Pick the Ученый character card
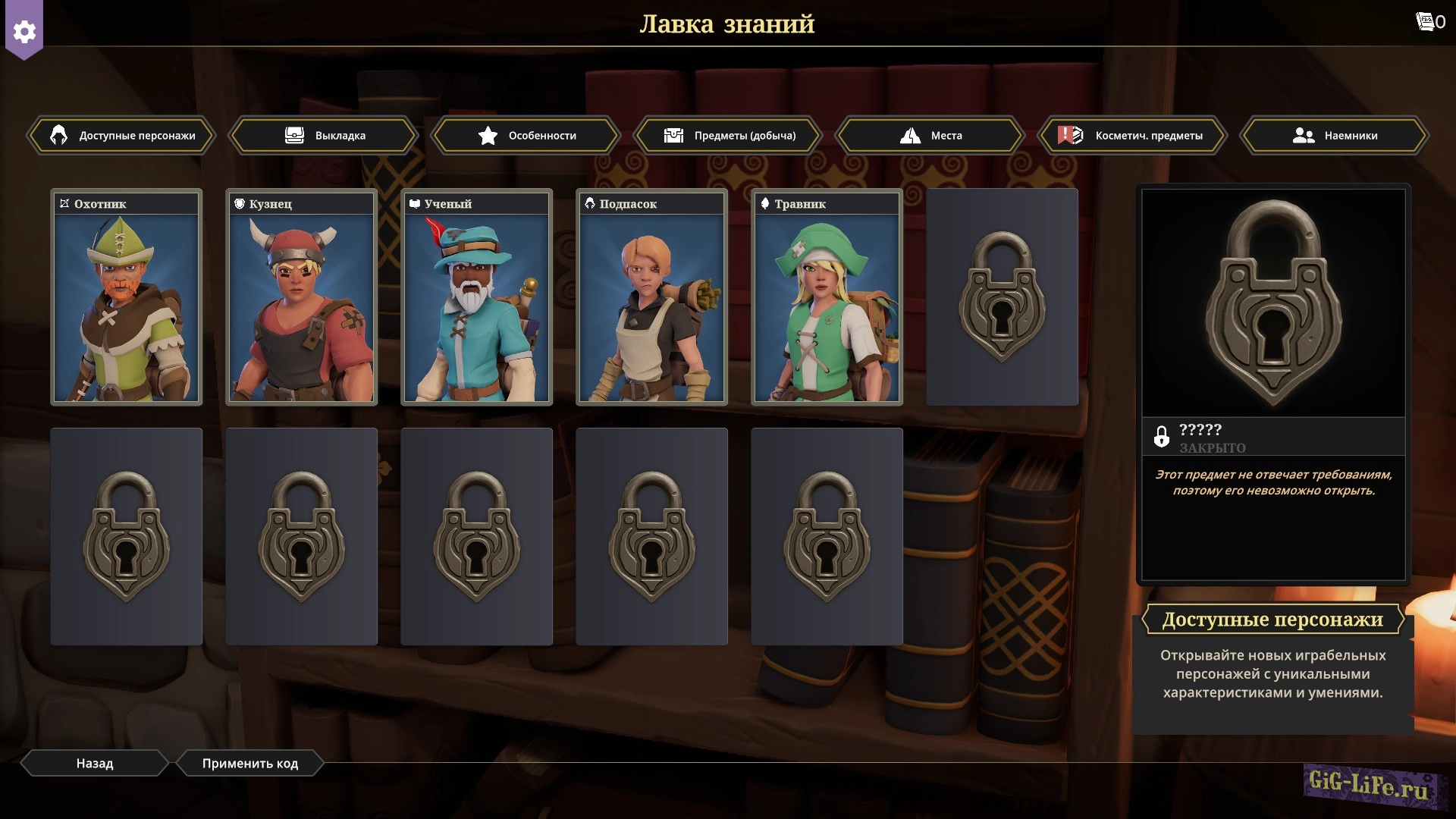Image resolution: width=1456 pixels, height=819 pixels. point(477,297)
